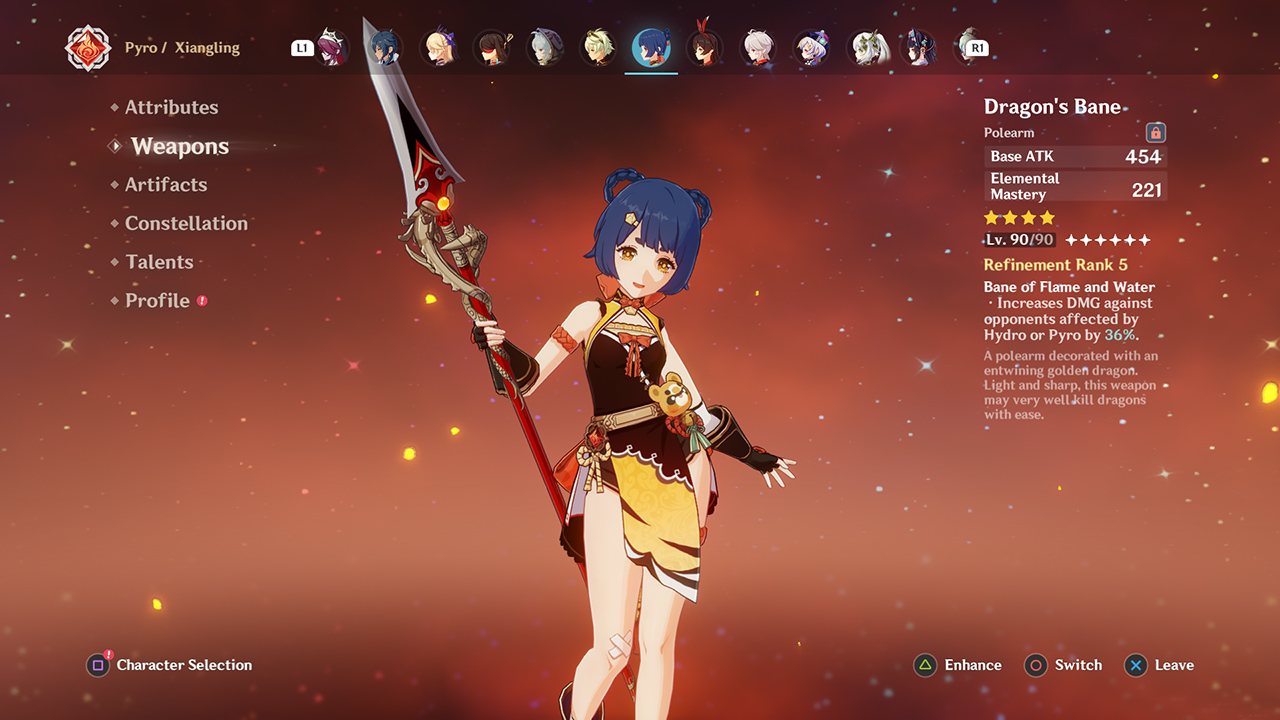Viewport: 1280px width, 720px height.
Task: Select the first character portrait beside L1
Action: click(x=331, y=46)
